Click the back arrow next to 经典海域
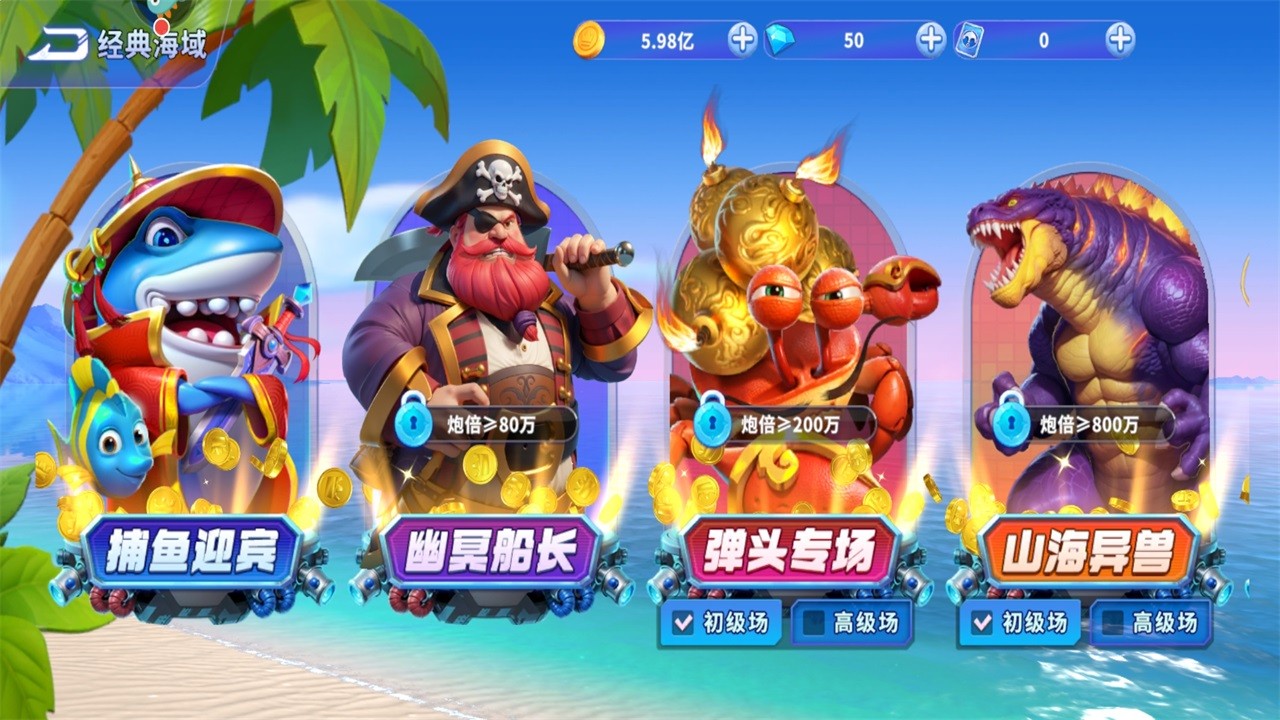The height and width of the screenshot is (720, 1280). tap(57, 42)
